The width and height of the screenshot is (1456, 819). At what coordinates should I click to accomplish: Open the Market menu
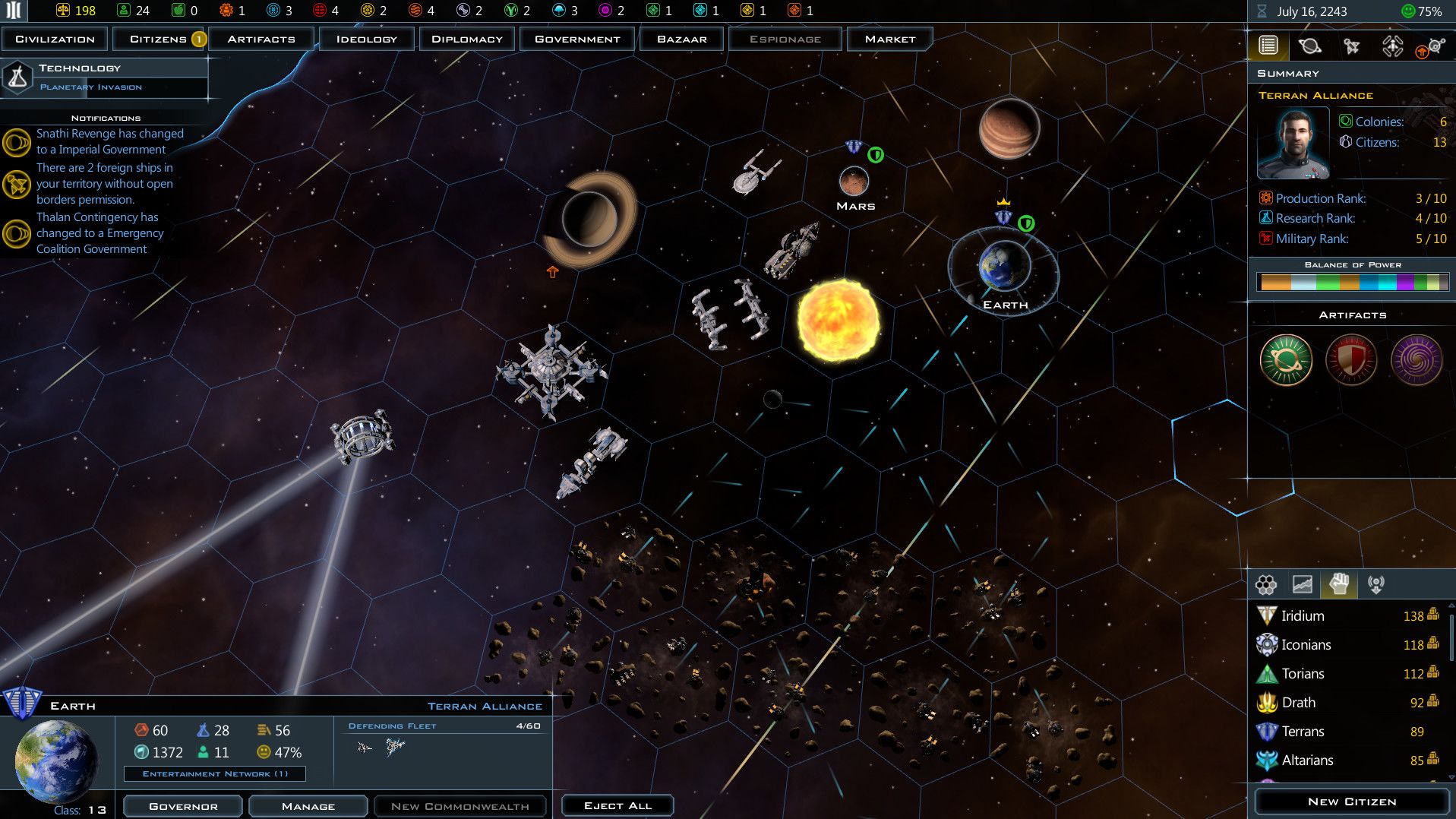tap(889, 39)
